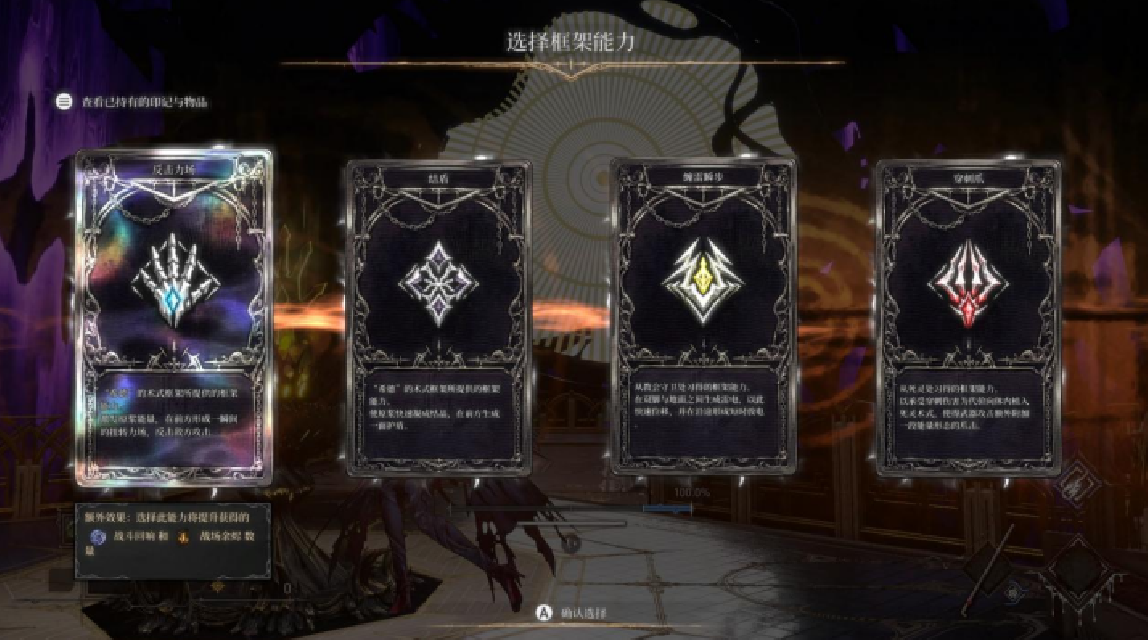Choose the 结盾 purple diamond card
The width and height of the screenshot is (1148, 640).
click(439, 316)
